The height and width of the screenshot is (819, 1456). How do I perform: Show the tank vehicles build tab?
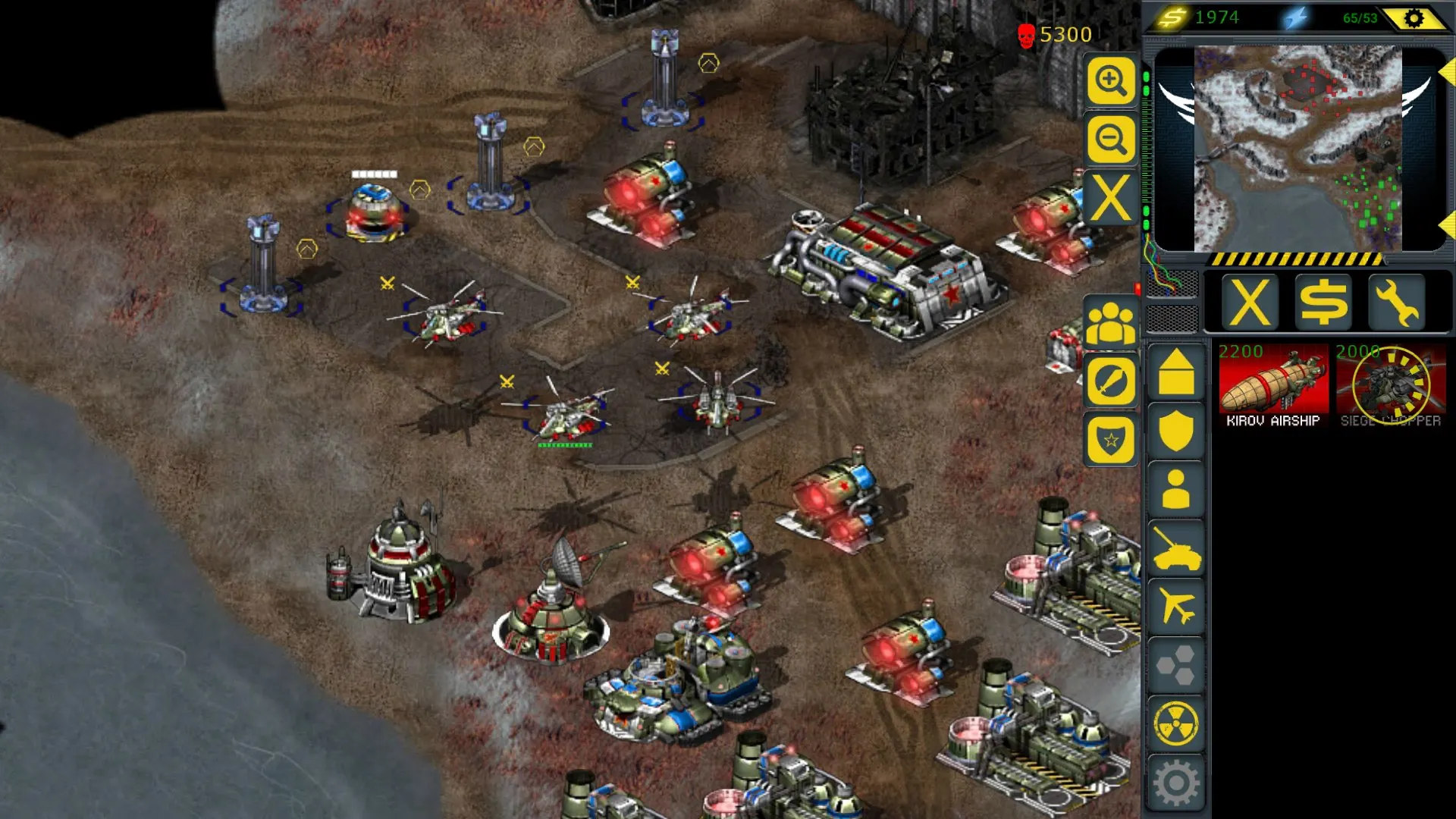point(1176,548)
